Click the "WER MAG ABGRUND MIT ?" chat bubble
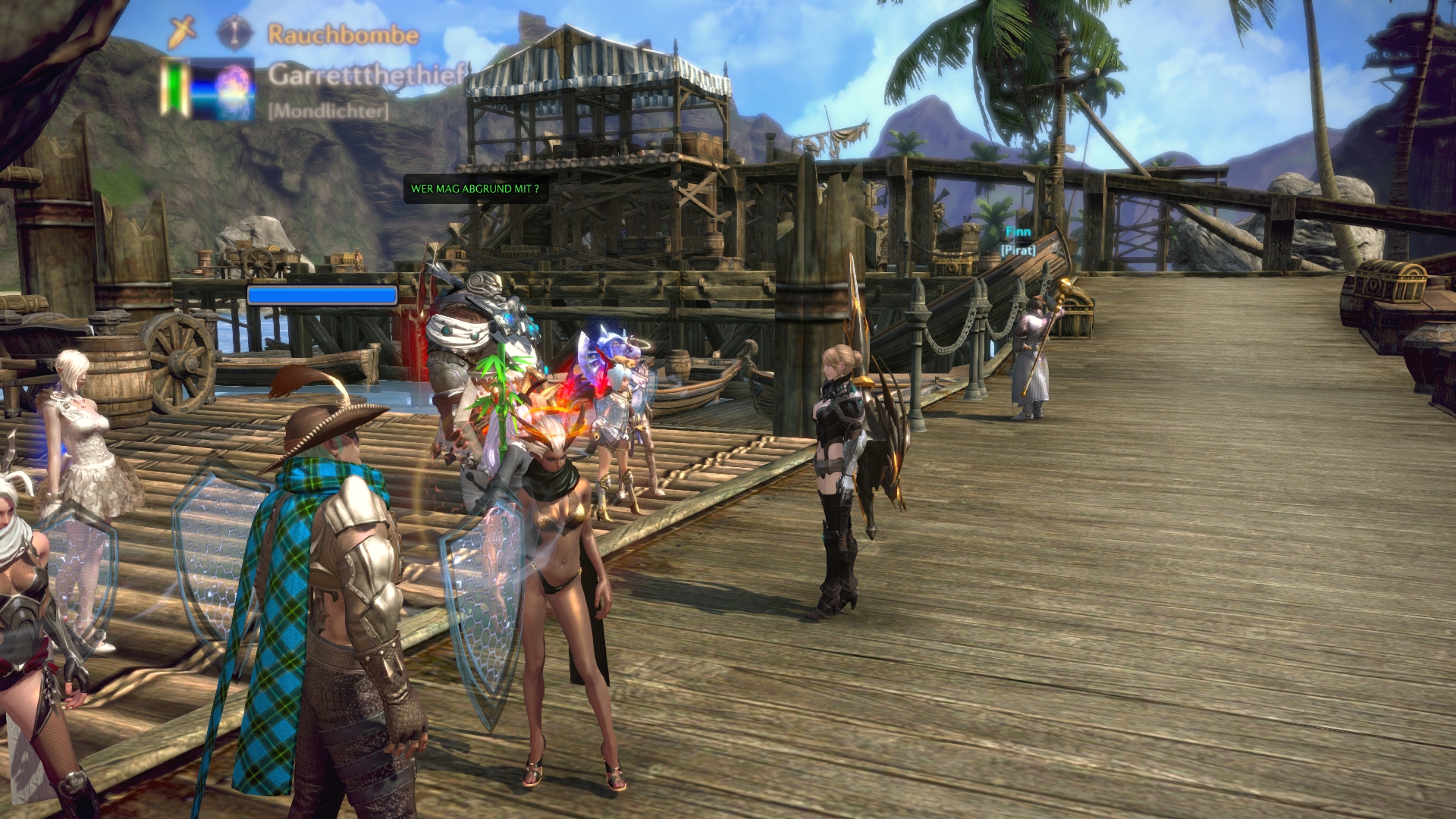 tap(475, 189)
